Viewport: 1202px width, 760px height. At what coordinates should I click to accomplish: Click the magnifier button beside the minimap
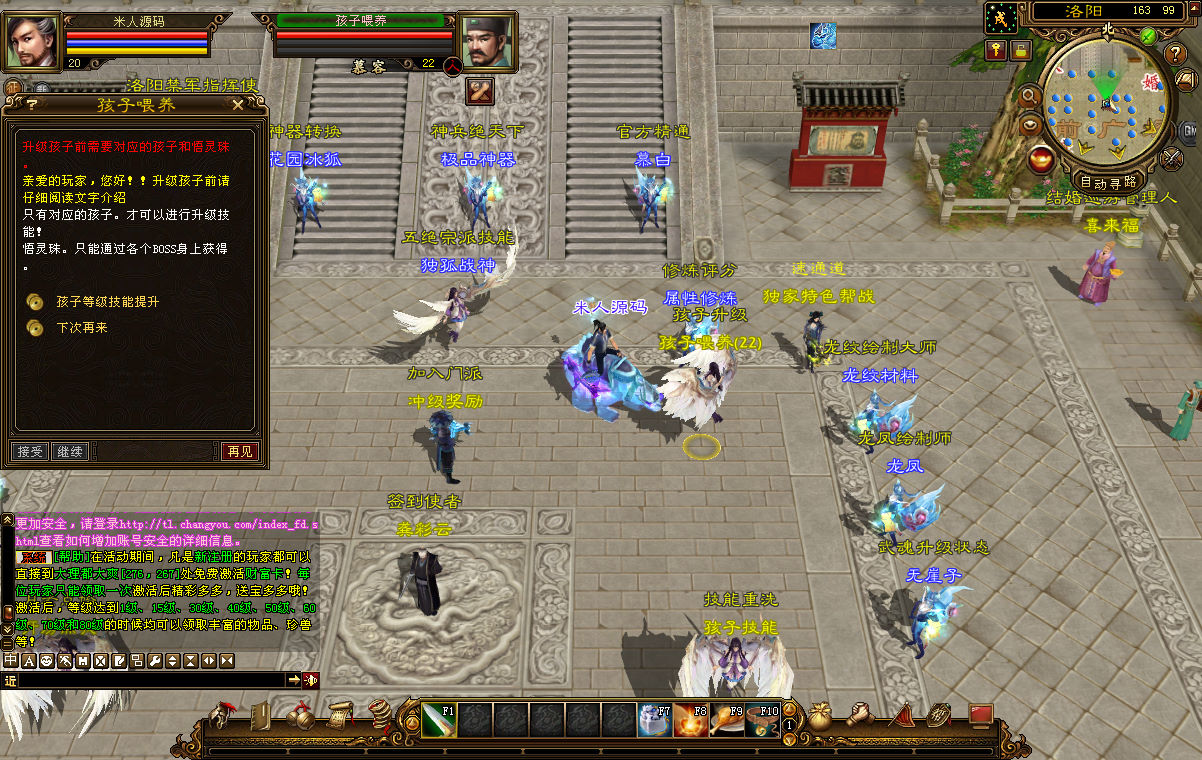[x=1028, y=97]
